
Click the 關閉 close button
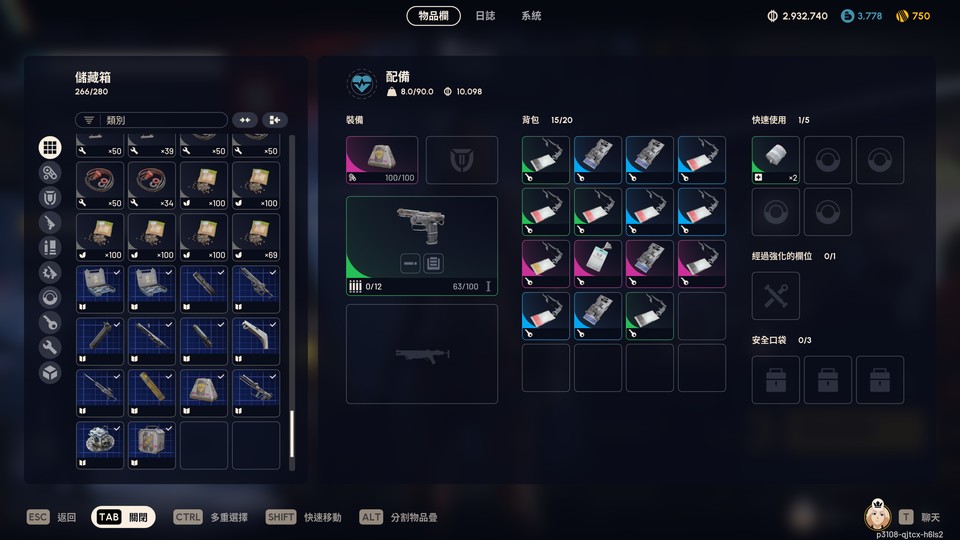point(123,517)
